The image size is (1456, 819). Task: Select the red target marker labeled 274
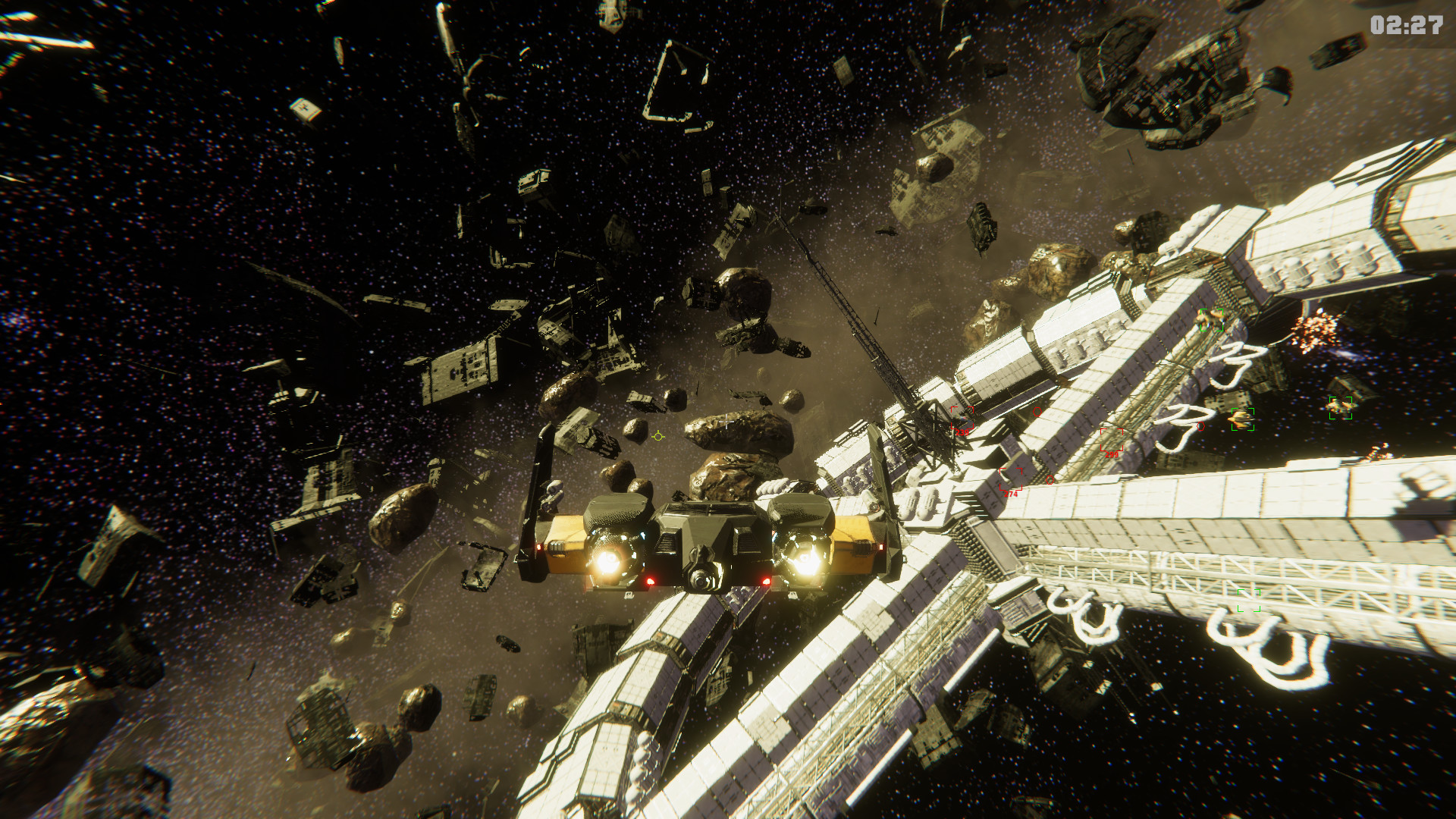click(x=1011, y=480)
